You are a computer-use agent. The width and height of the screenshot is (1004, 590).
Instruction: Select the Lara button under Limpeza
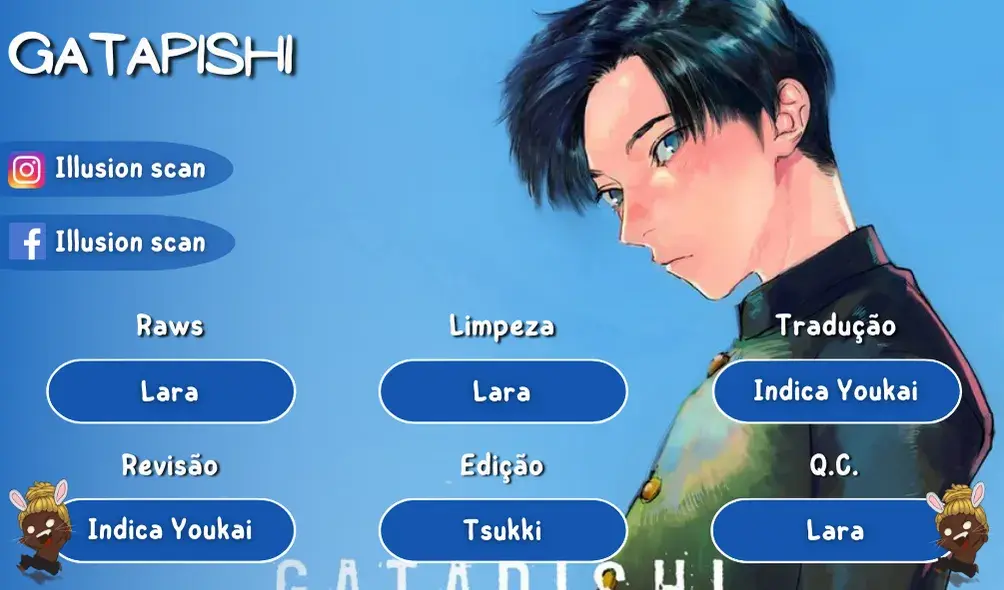(x=502, y=391)
